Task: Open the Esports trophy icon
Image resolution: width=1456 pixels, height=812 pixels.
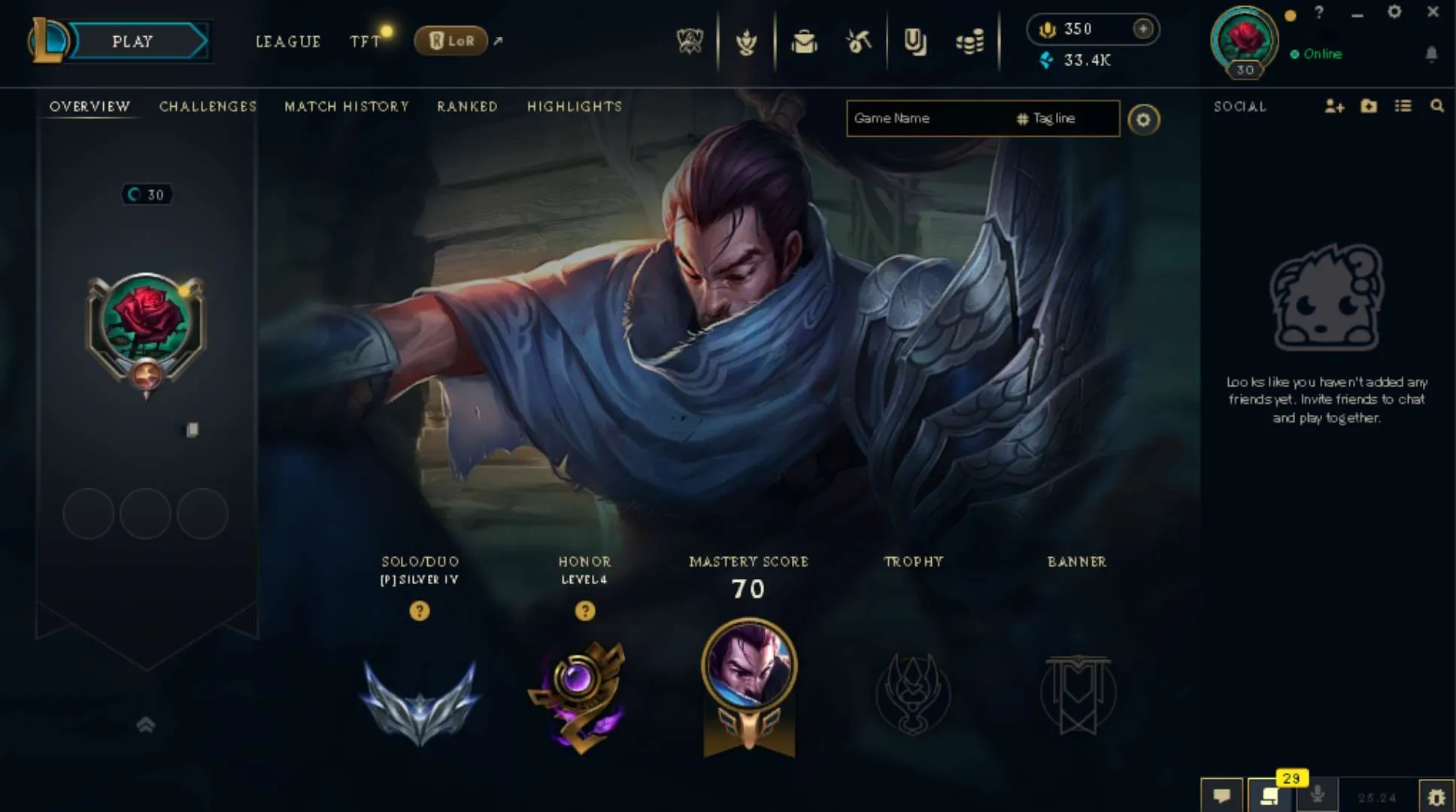Action: click(692, 43)
